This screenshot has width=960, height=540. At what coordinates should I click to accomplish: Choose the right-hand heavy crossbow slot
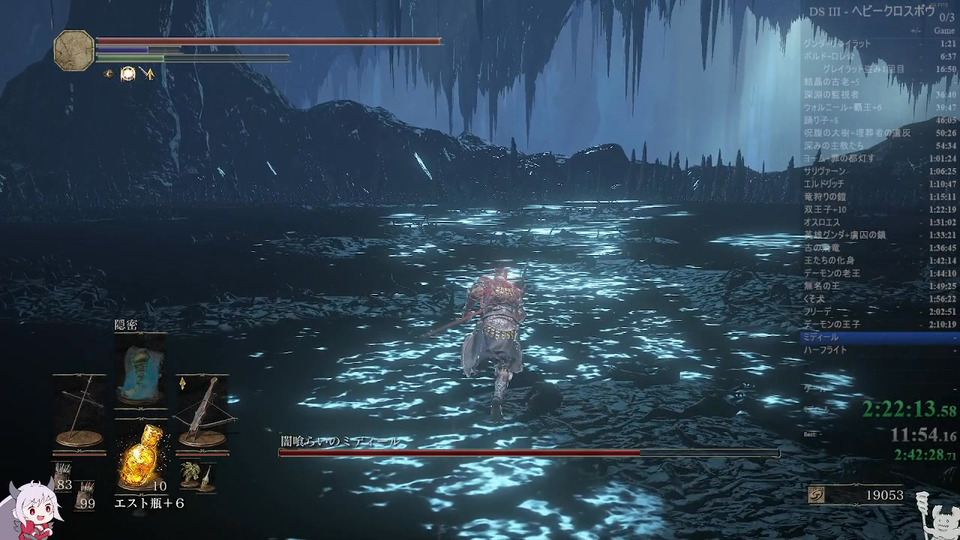(202, 410)
